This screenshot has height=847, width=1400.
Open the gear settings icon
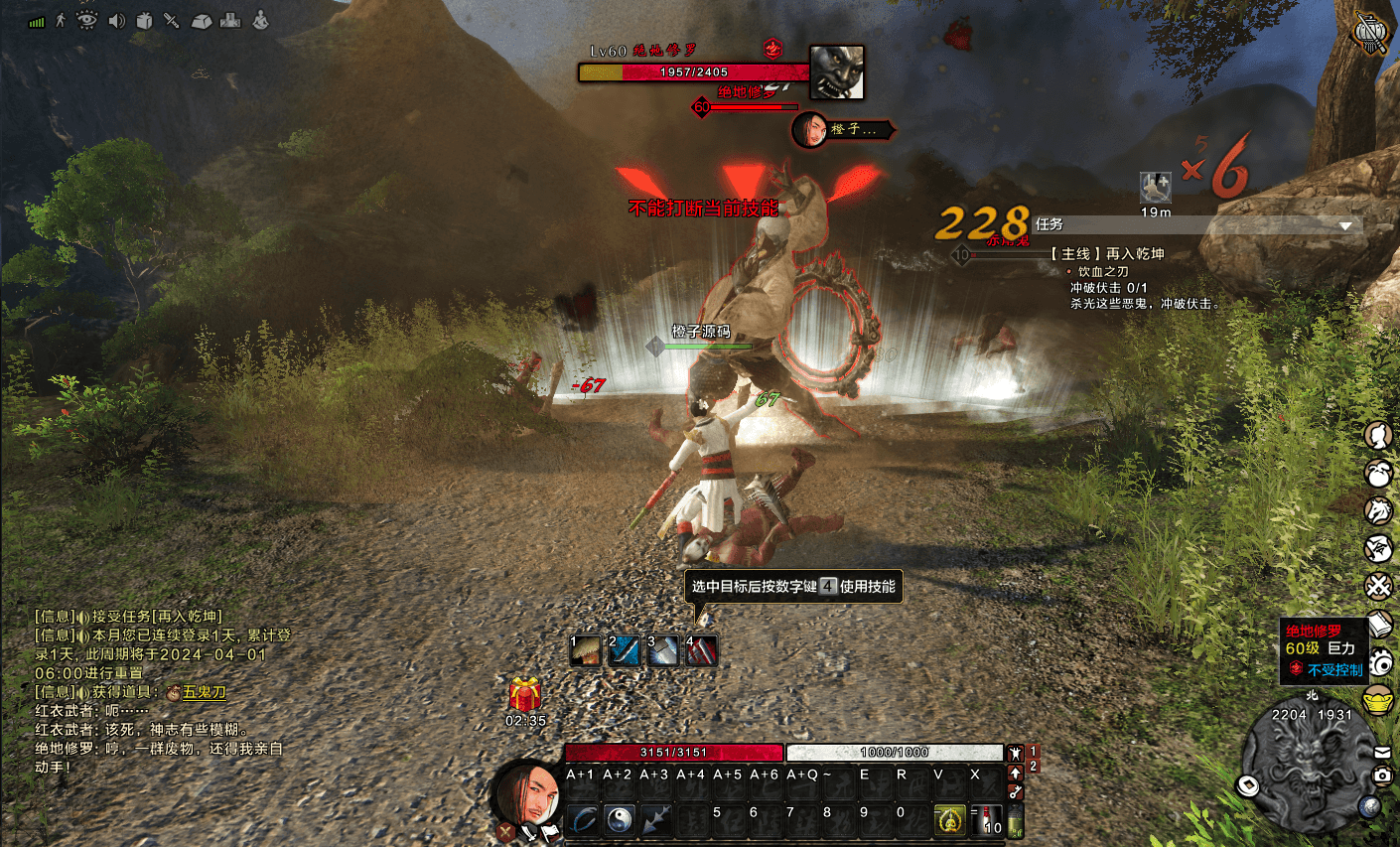pos(1380,661)
